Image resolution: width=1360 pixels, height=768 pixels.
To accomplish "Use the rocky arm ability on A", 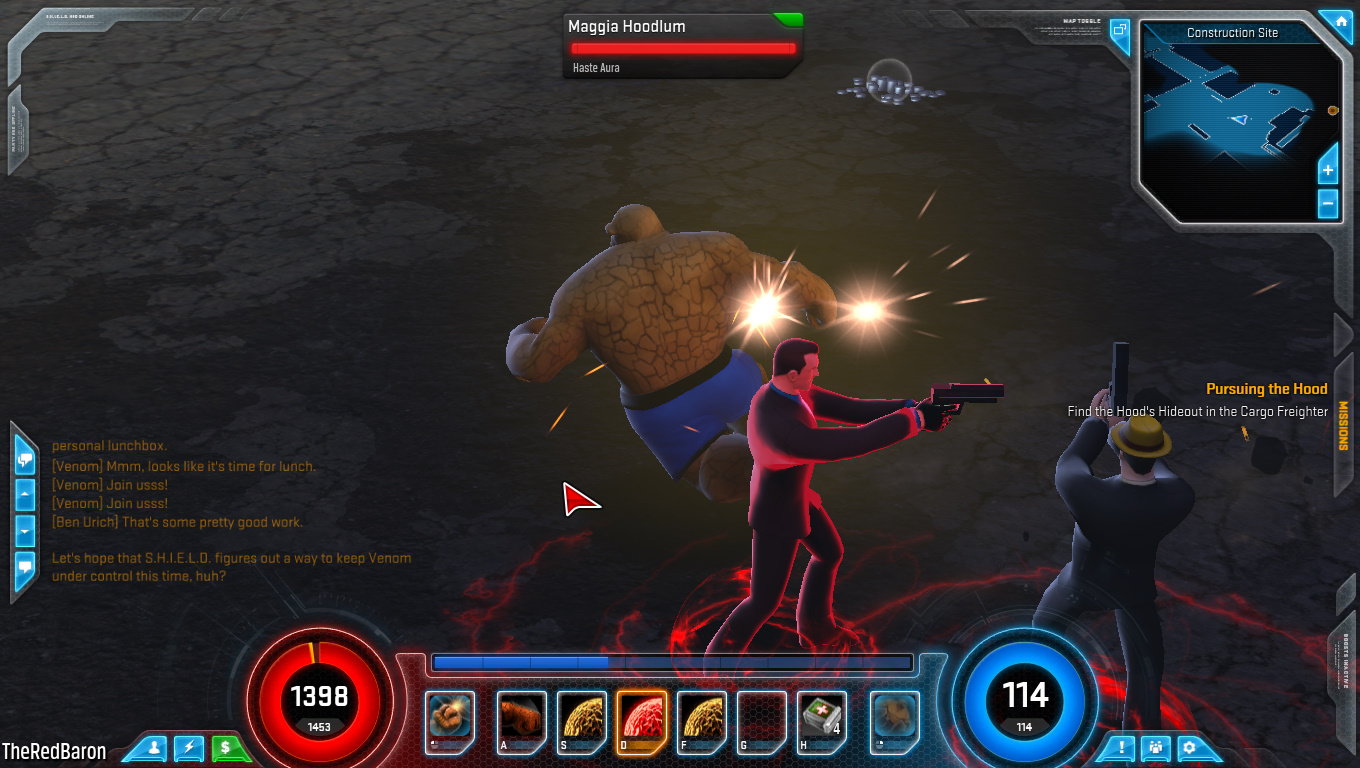I will pos(521,717).
